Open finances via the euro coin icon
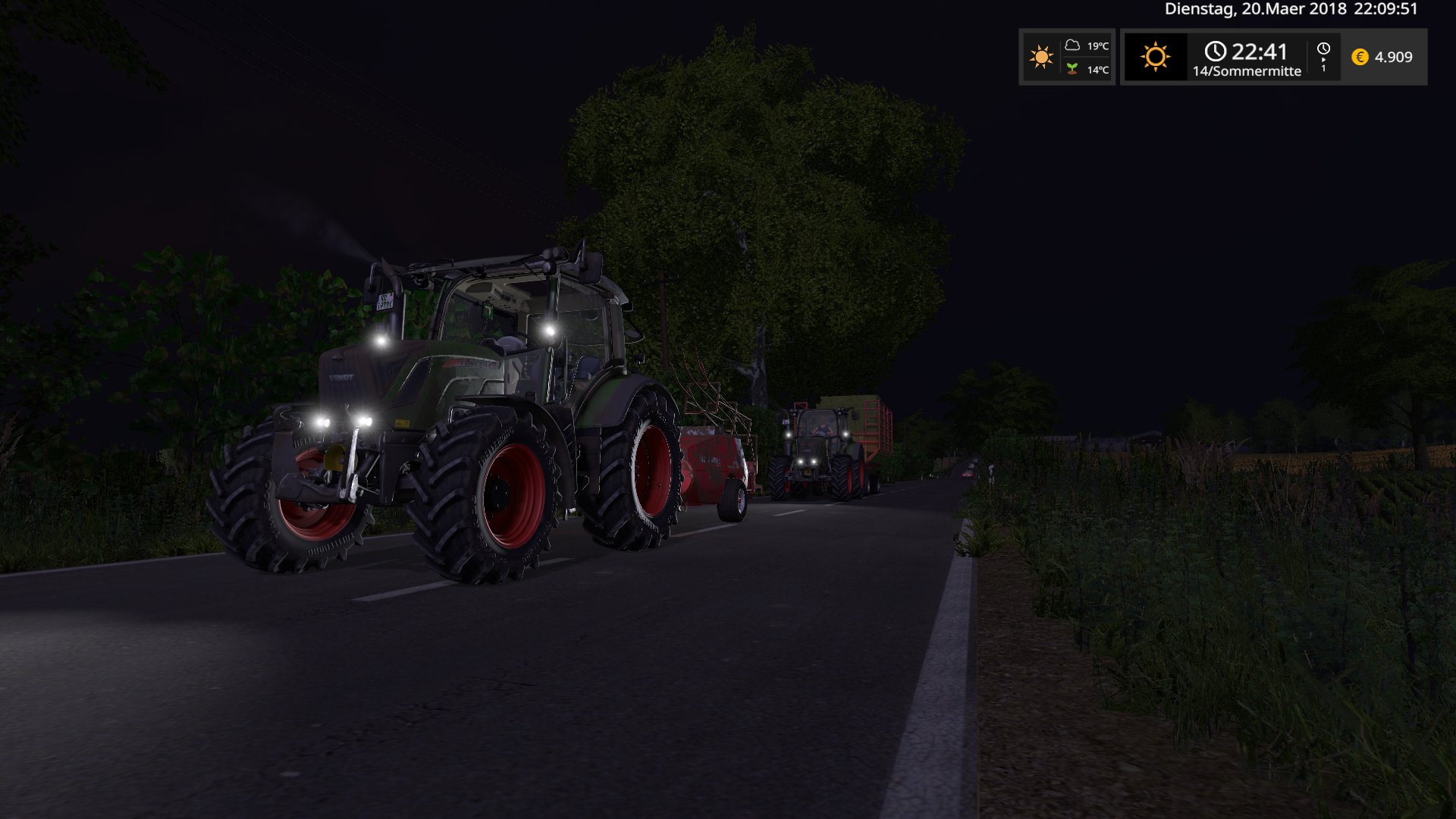The width and height of the screenshot is (1456, 819). [1360, 57]
